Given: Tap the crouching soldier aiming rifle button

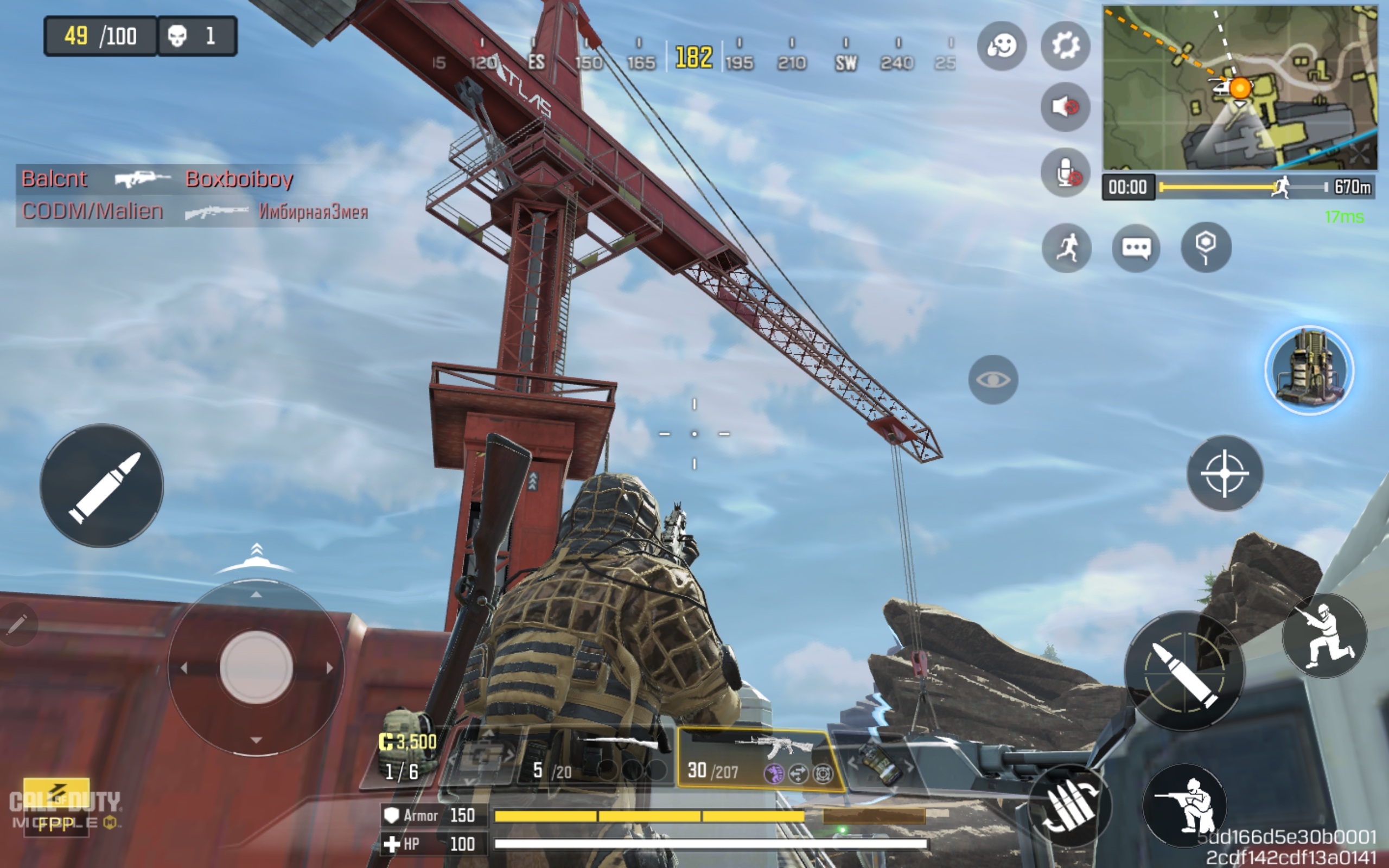Looking at the screenshot, I should (x=1185, y=805).
